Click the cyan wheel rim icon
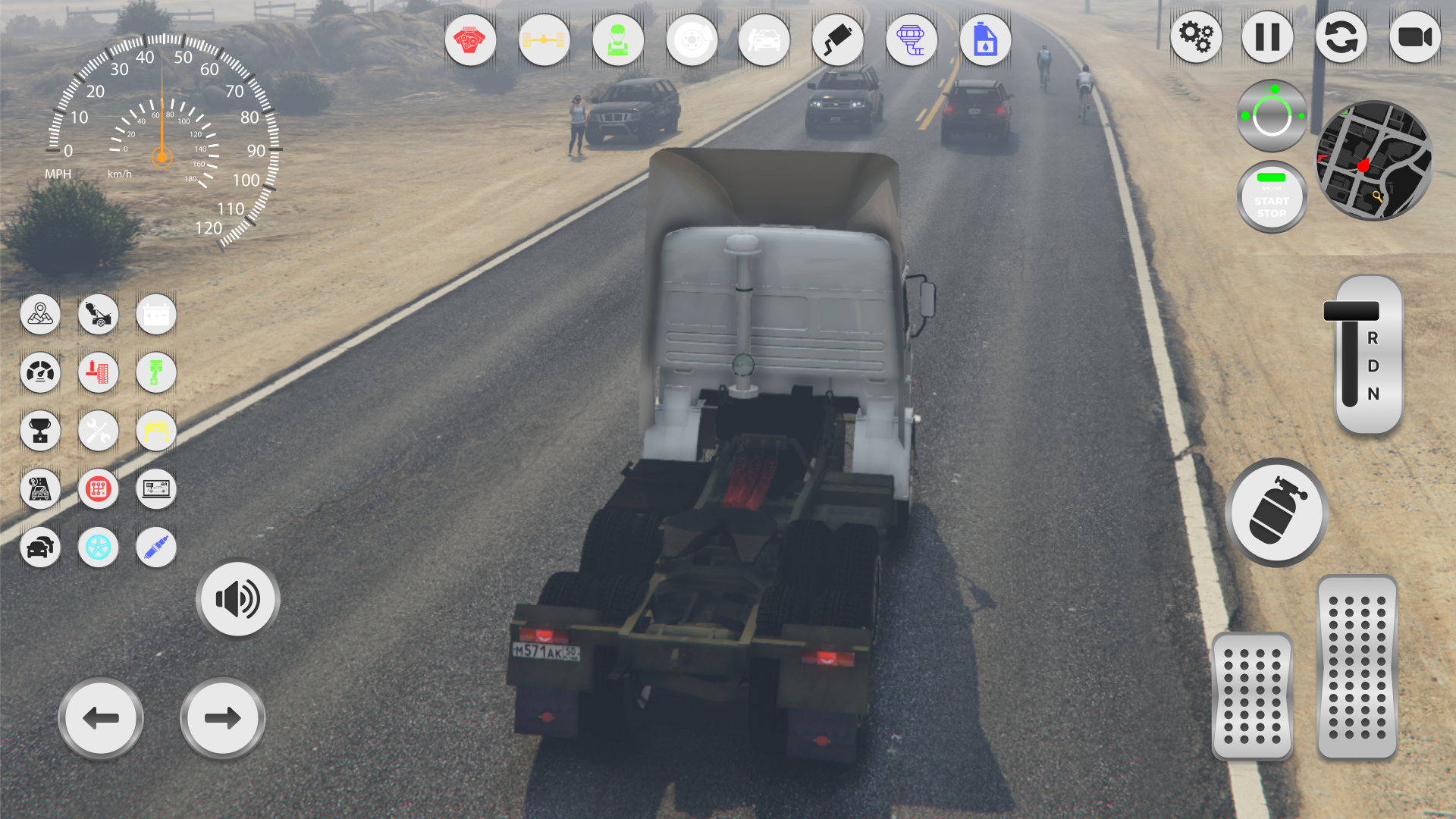The image size is (1456, 819). click(x=98, y=548)
